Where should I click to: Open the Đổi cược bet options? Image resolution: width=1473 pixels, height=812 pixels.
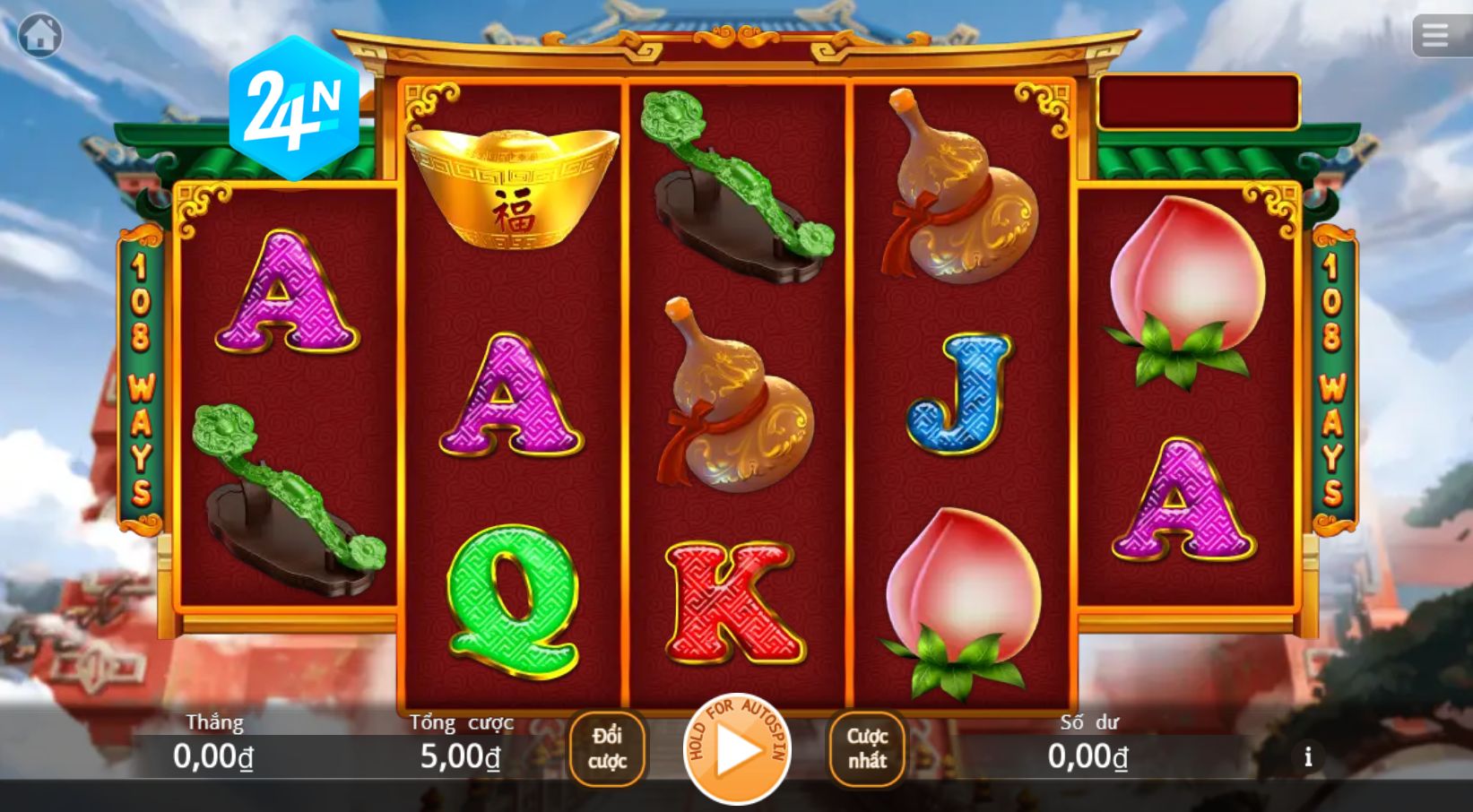pos(608,751)
